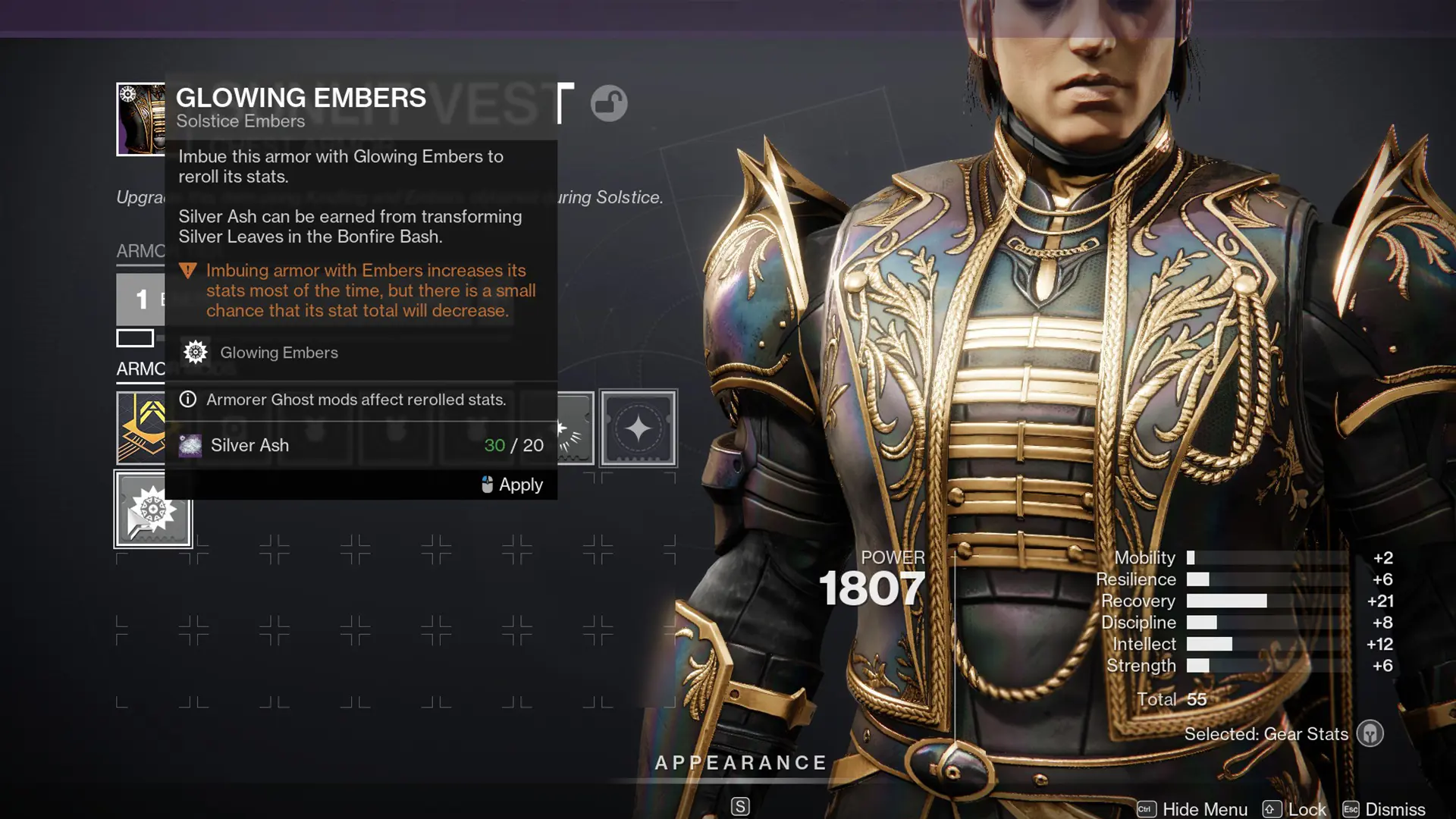Click the Sunlit Vest armor thumbnail
This screenshot has height=819, width=1456.
[141, 118]
